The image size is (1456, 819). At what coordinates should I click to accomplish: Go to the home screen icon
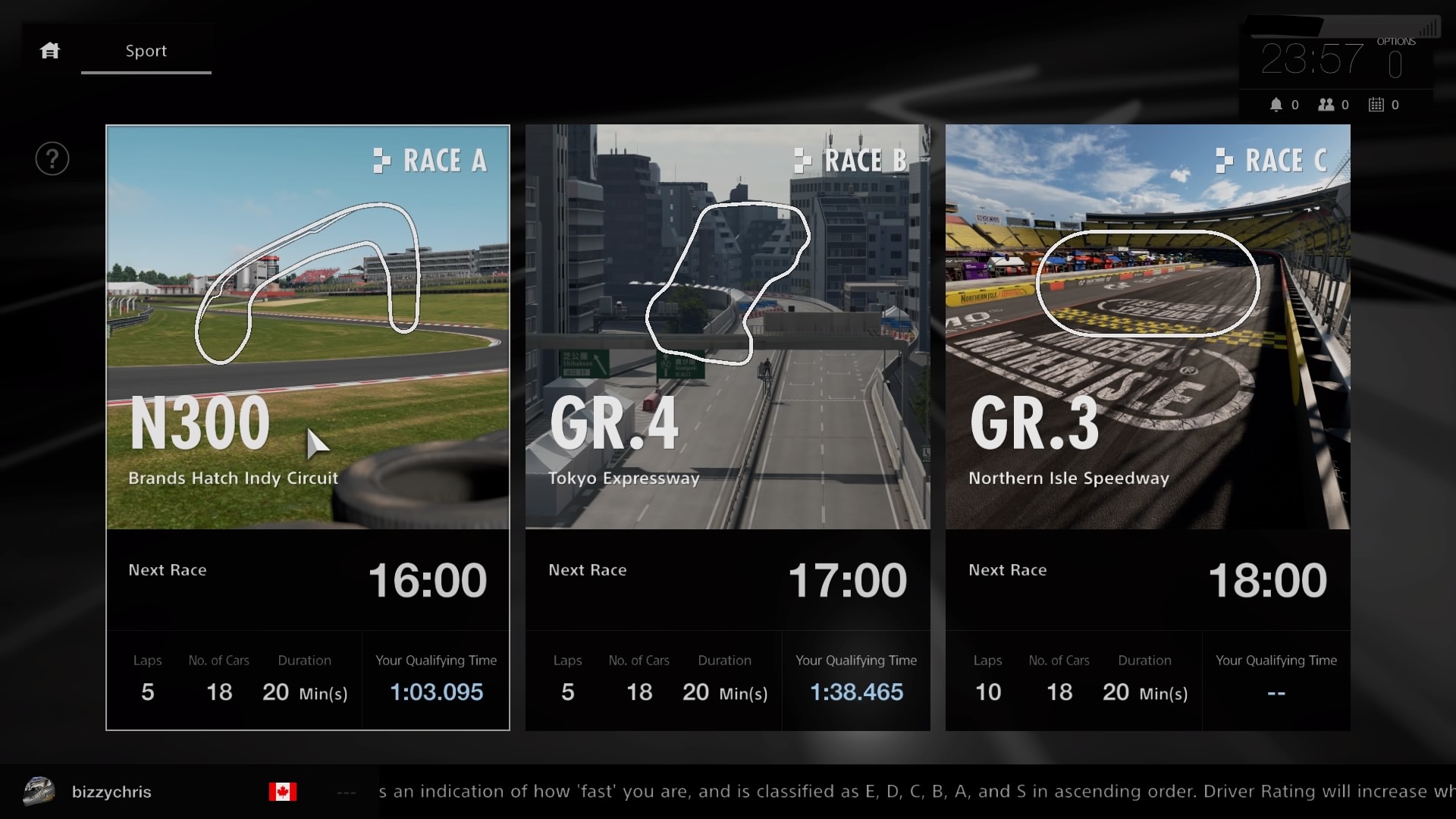(50, 51)
